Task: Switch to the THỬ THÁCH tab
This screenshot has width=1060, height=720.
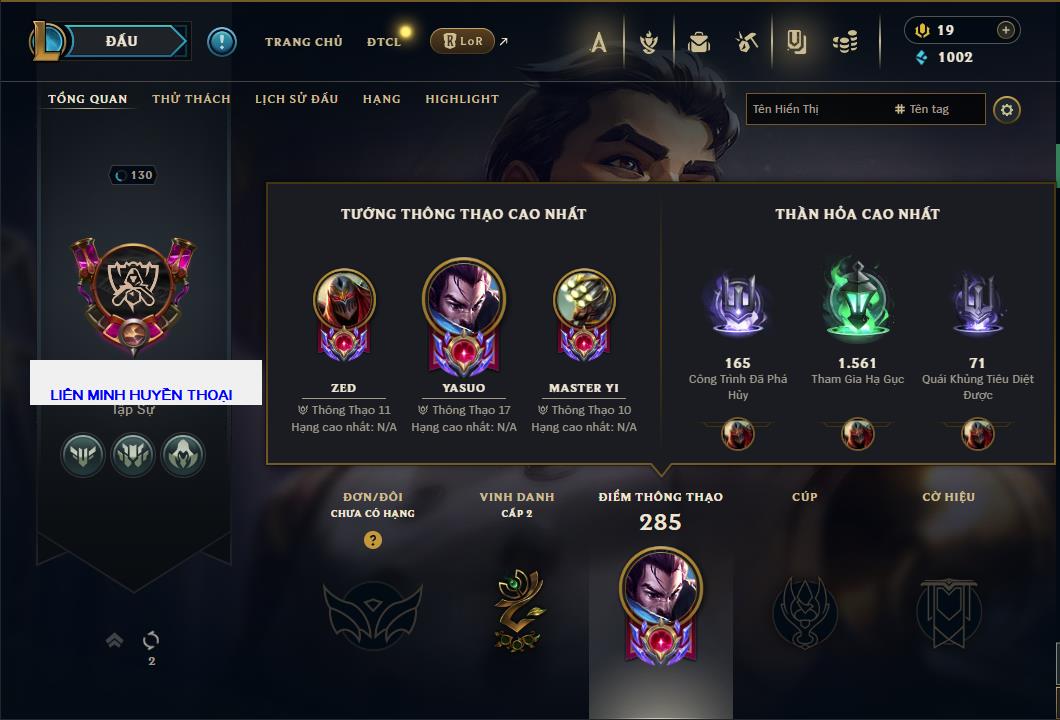Action: tap(191, 99)
